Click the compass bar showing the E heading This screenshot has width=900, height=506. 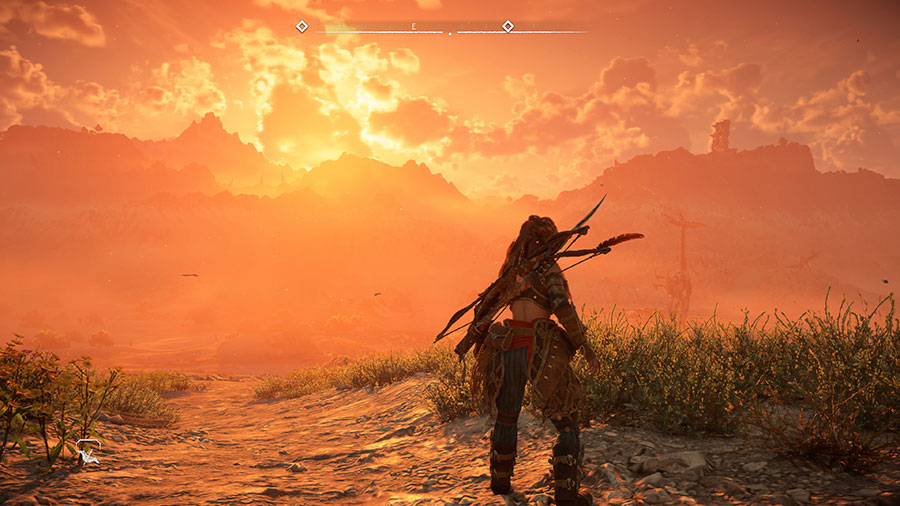tap(413, 27)
